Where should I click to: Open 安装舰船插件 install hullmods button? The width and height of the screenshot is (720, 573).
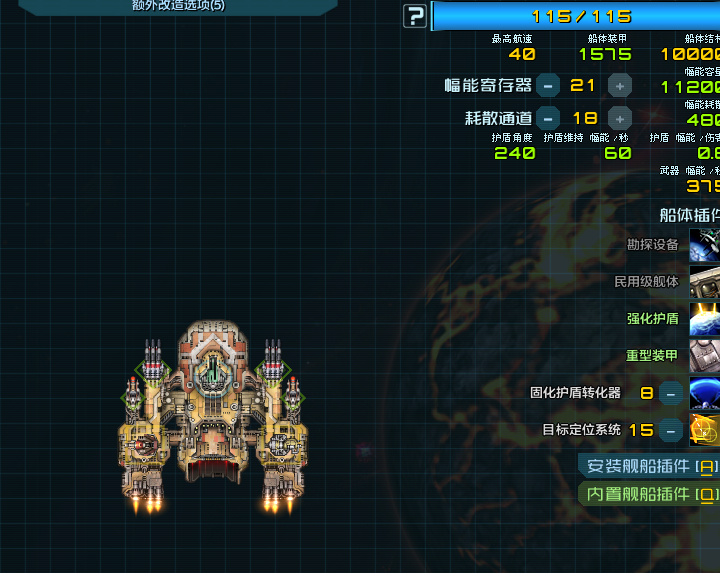coord(650,466)
